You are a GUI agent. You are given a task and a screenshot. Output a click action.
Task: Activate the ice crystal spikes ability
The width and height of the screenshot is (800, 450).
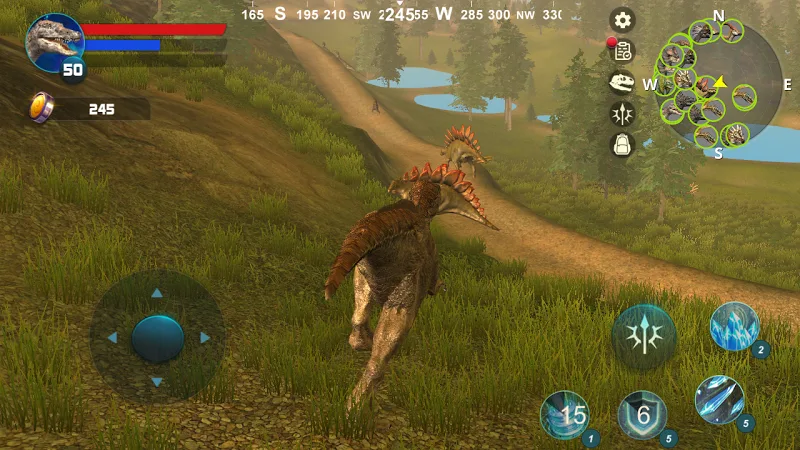(735, 326)
